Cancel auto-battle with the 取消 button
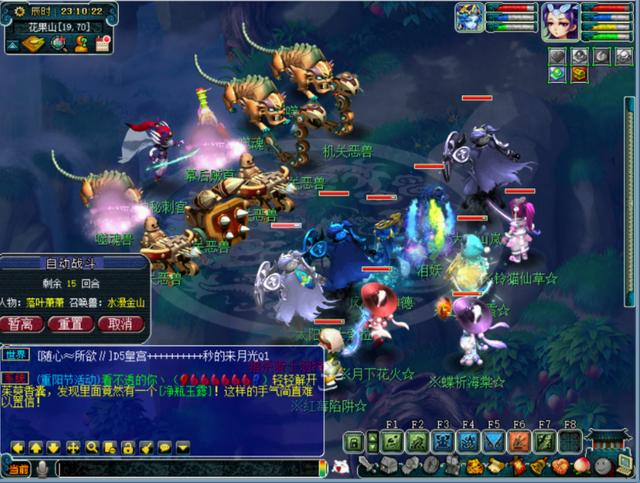The width and height of the screenshot is (640, 483). [x=120, y=324]
